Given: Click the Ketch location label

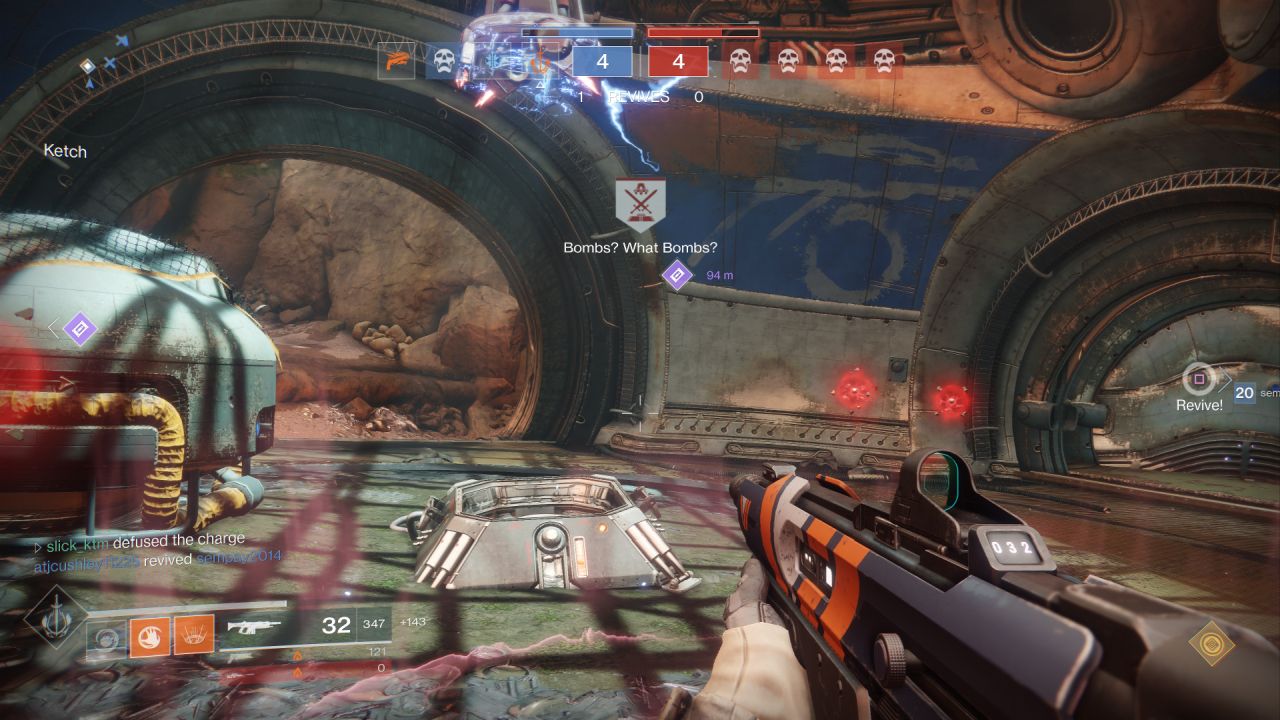Looking at the screenshot, I should coord(64,152).
